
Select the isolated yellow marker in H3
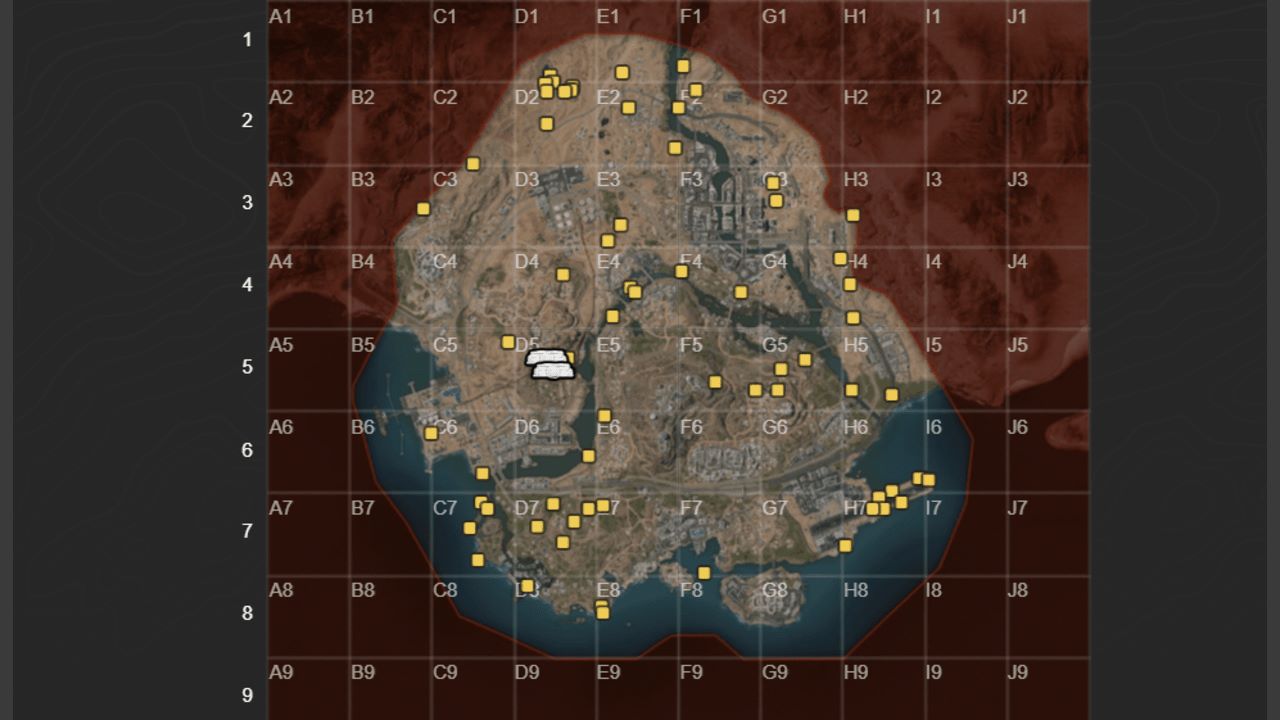point(854,213)
